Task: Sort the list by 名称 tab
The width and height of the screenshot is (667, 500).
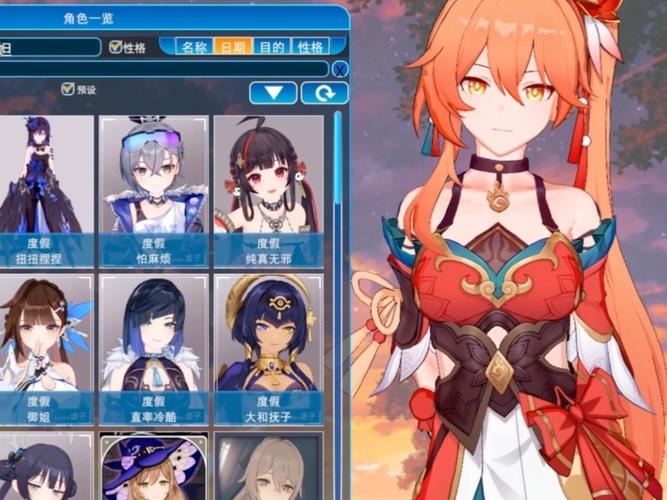Action: pyautogui.click(x=195, y=47)
